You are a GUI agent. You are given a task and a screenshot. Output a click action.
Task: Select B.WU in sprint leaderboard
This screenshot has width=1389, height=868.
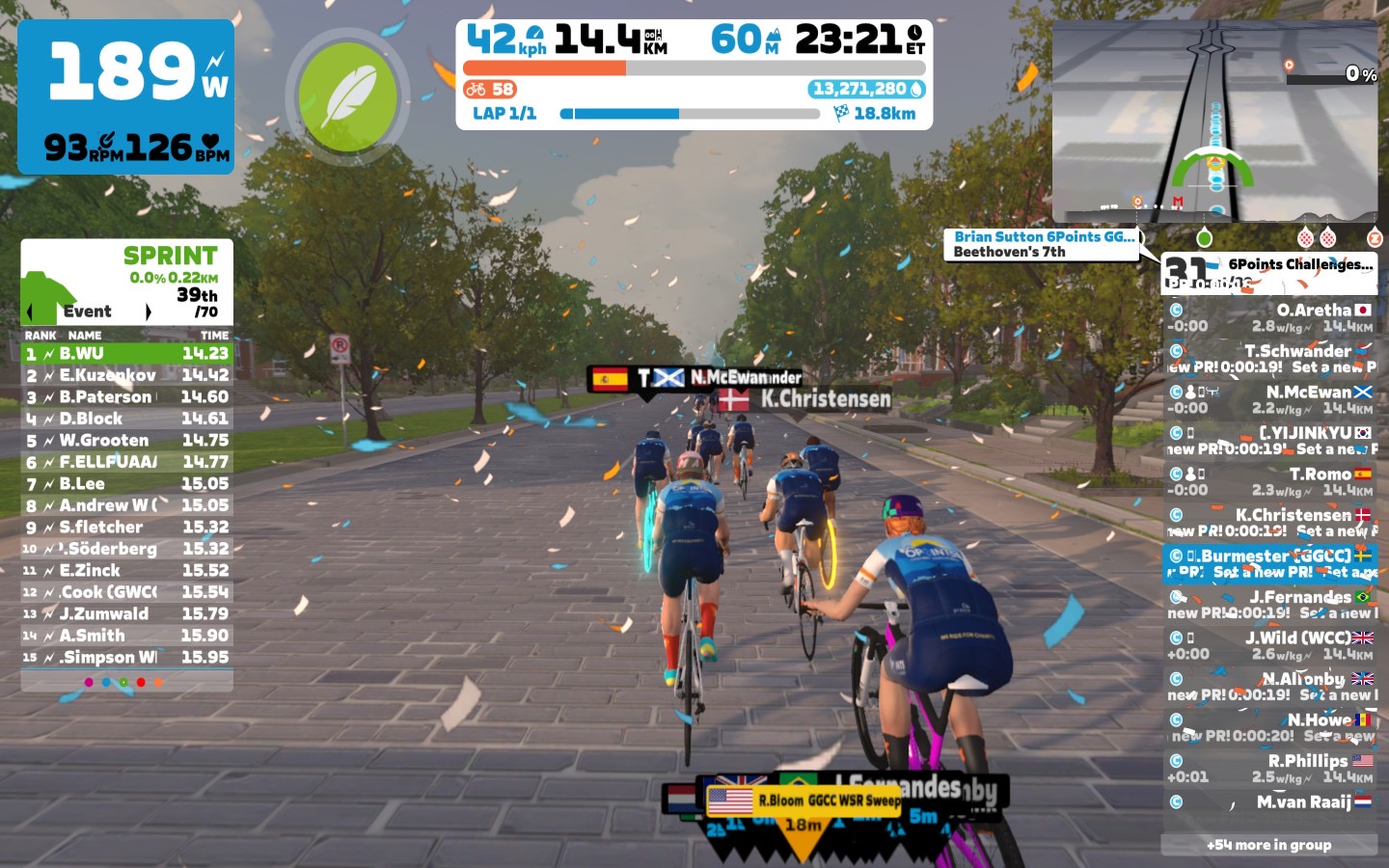click(126, 354)
